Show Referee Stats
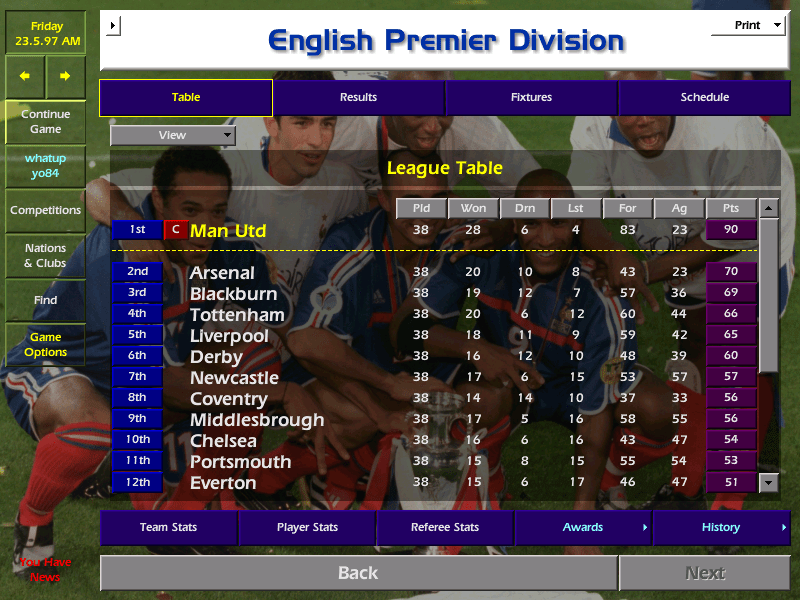Screen dimensions: 800x600 pyautogui.click(x=445, y=527)
